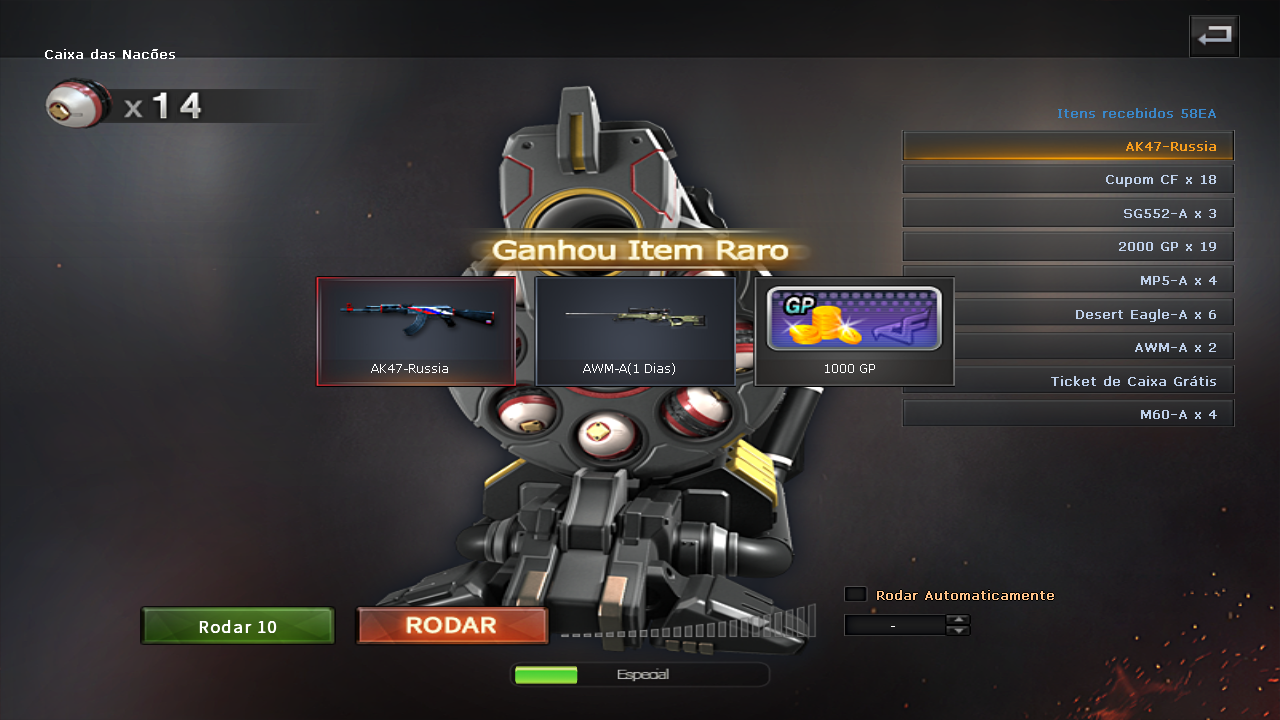Decrease the auto-spin count with down arrow
Viewport: 1280px width, 720px height.
tap(958, 631)
